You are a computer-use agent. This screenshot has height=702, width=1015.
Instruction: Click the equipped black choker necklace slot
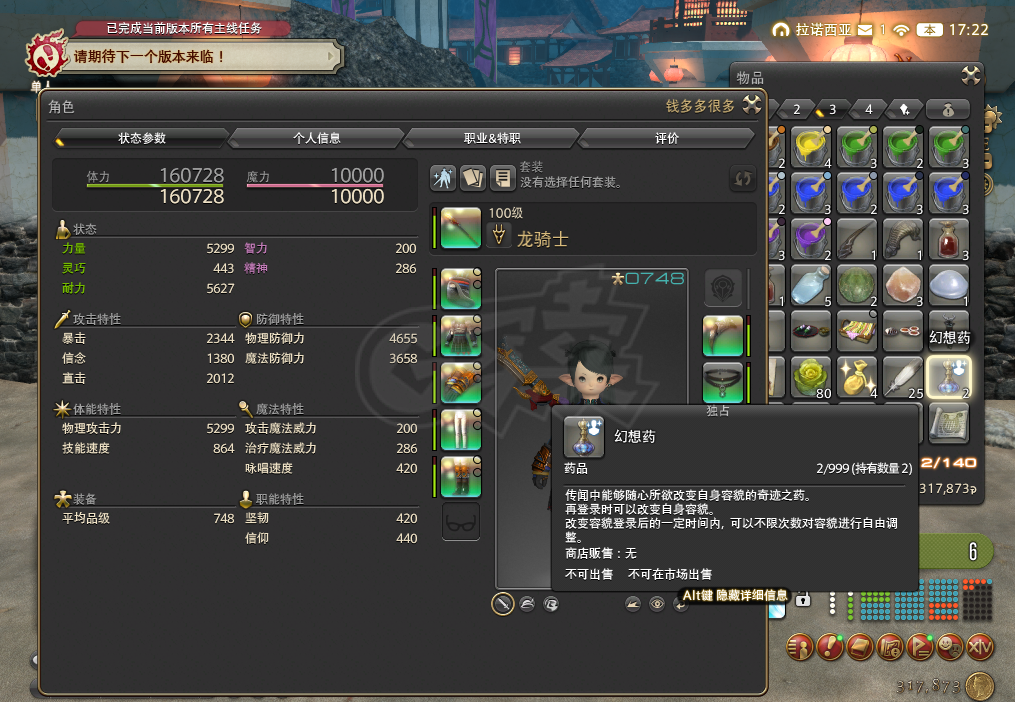click(x=723, y=381)
